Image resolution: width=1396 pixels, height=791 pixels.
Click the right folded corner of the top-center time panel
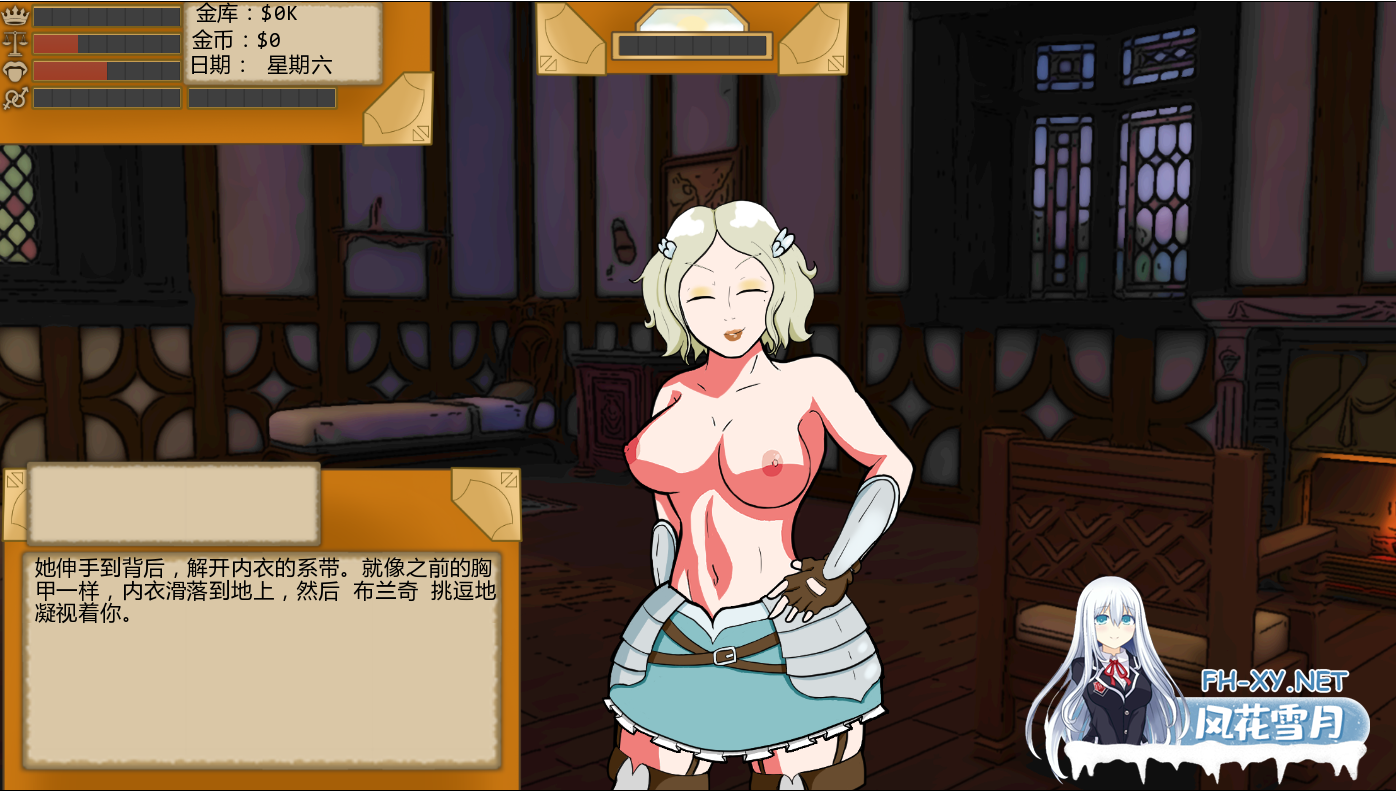tap(813, 39)
